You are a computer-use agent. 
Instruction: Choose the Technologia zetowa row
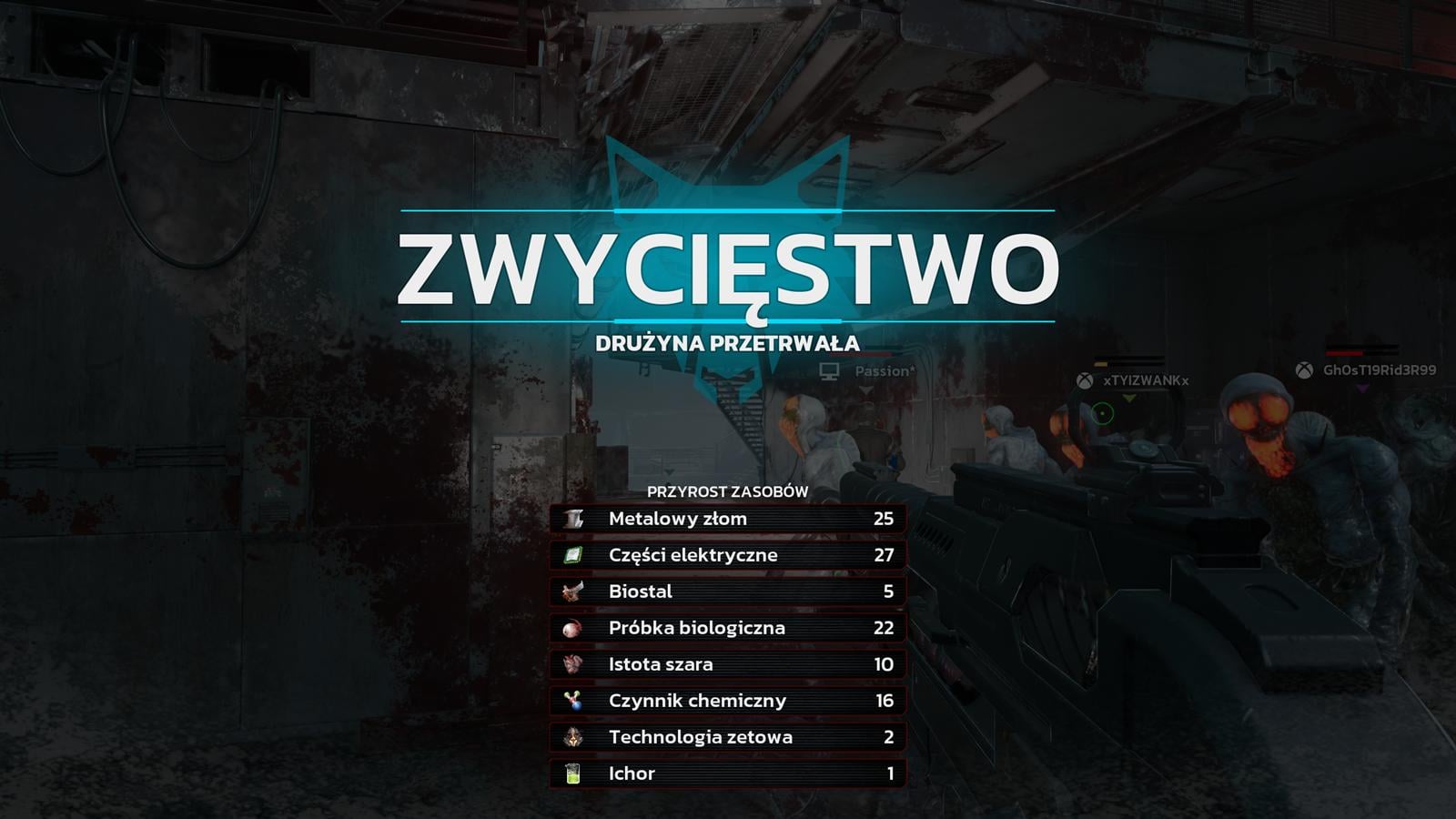(727, 737)
